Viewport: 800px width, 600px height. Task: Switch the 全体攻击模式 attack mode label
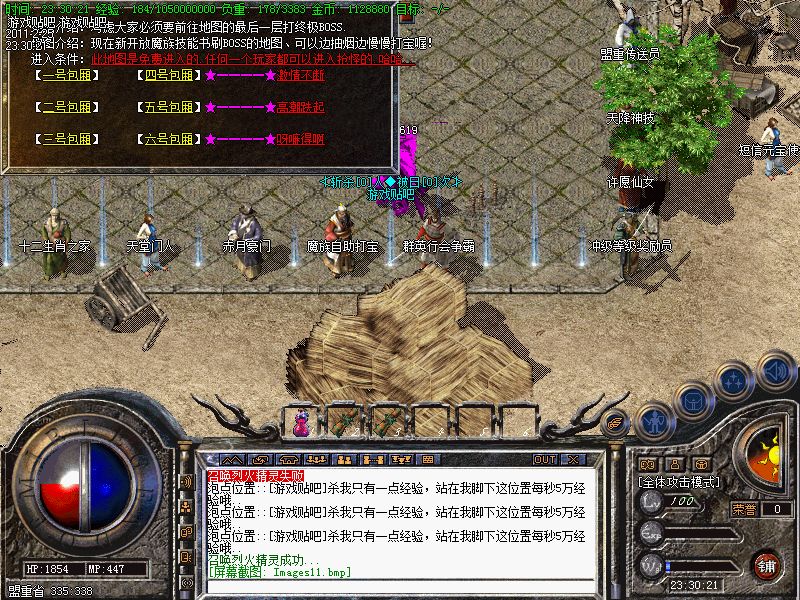[x=680, y=481]
